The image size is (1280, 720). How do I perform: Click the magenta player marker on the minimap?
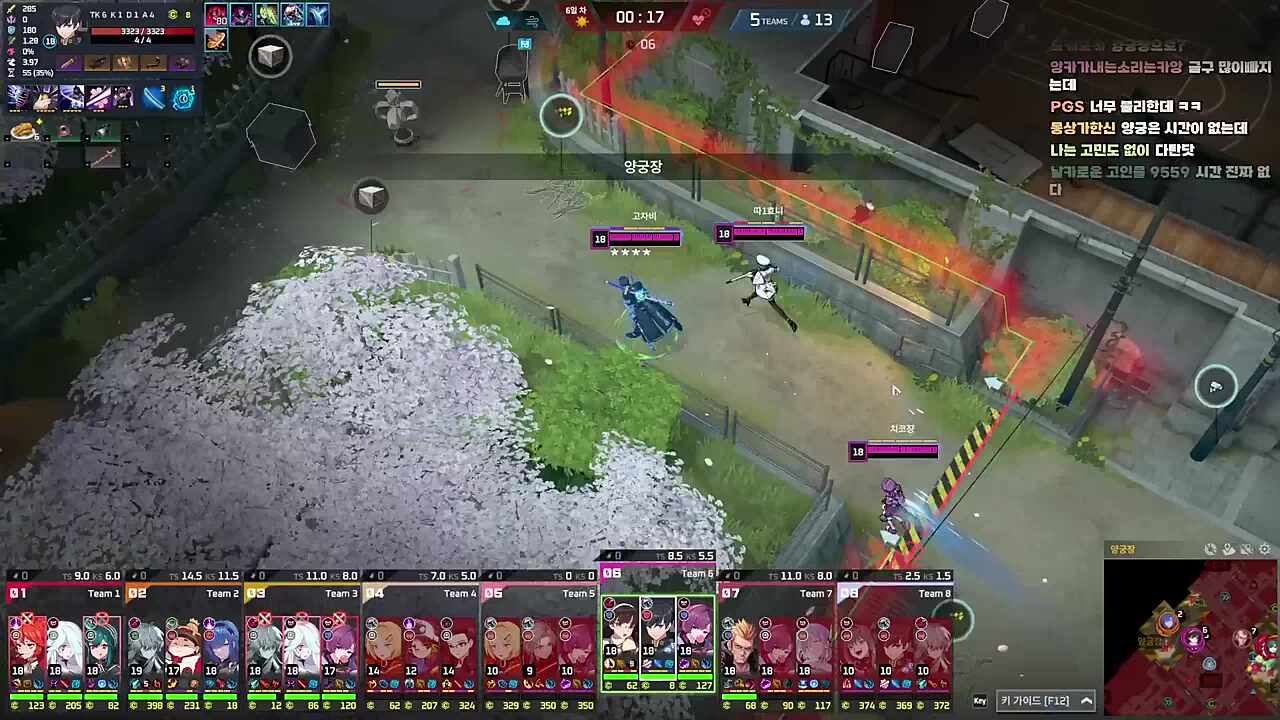click(1193, 636)
